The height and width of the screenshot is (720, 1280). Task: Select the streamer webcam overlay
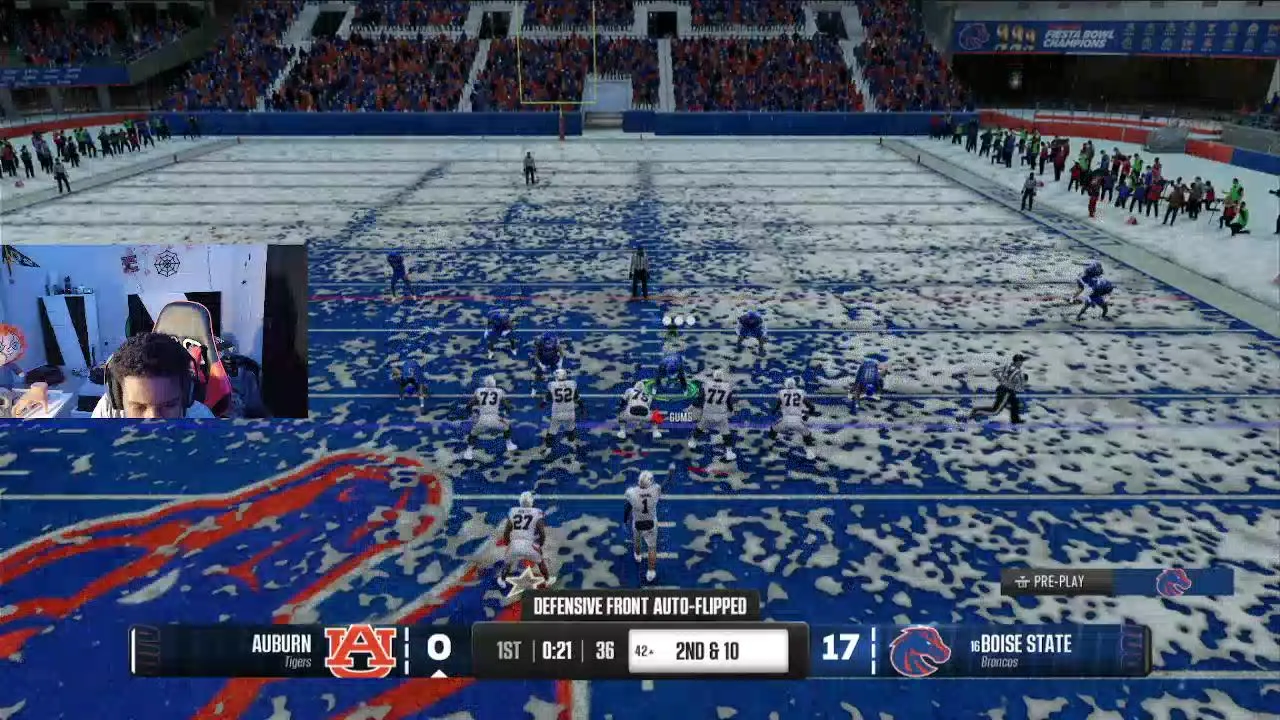153,331
